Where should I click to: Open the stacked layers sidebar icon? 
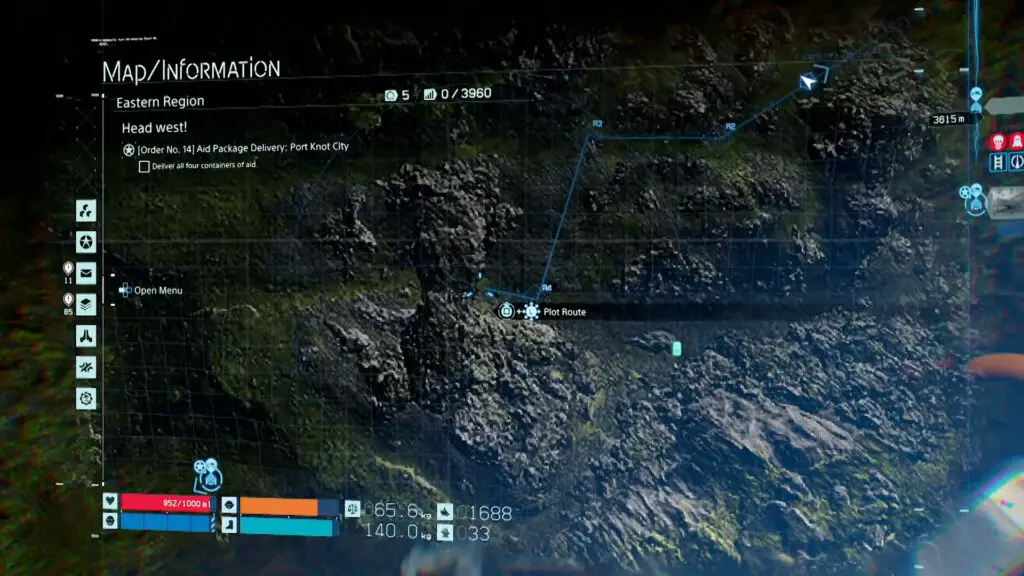86,304
